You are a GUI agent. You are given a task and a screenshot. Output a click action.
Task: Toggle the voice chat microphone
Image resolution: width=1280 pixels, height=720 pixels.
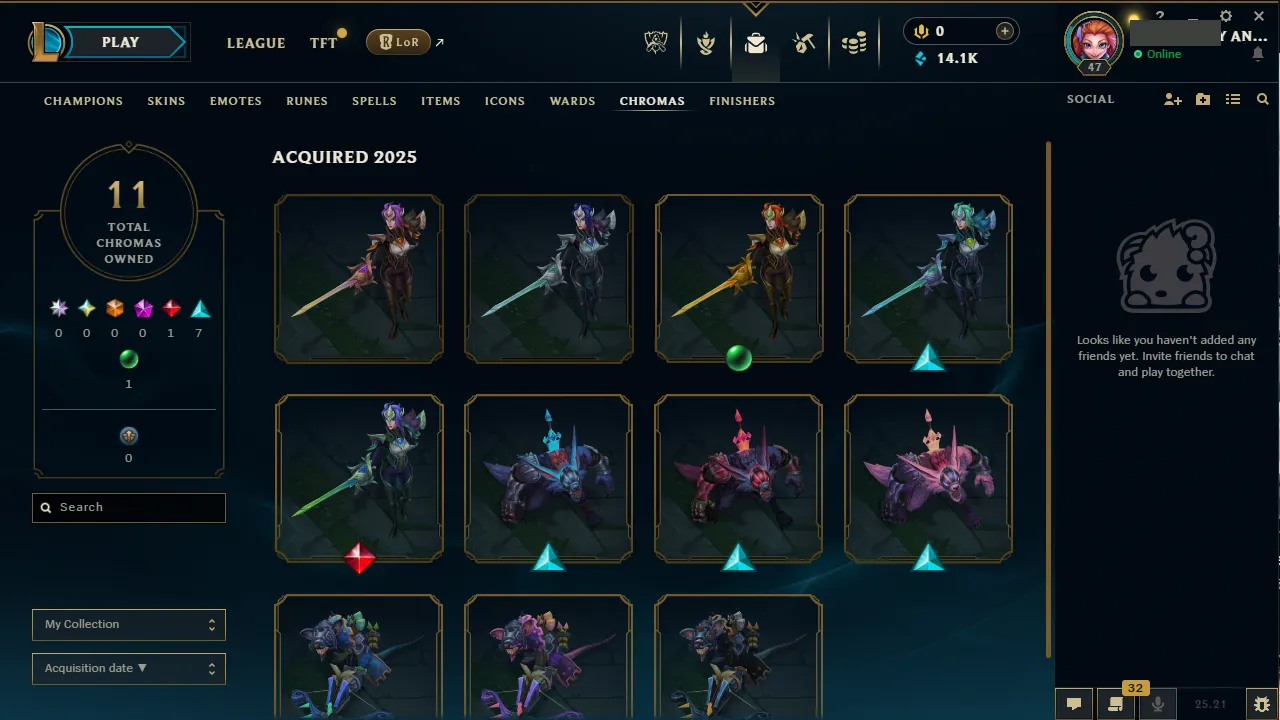pyautogui.click(x=1157, y=704)
